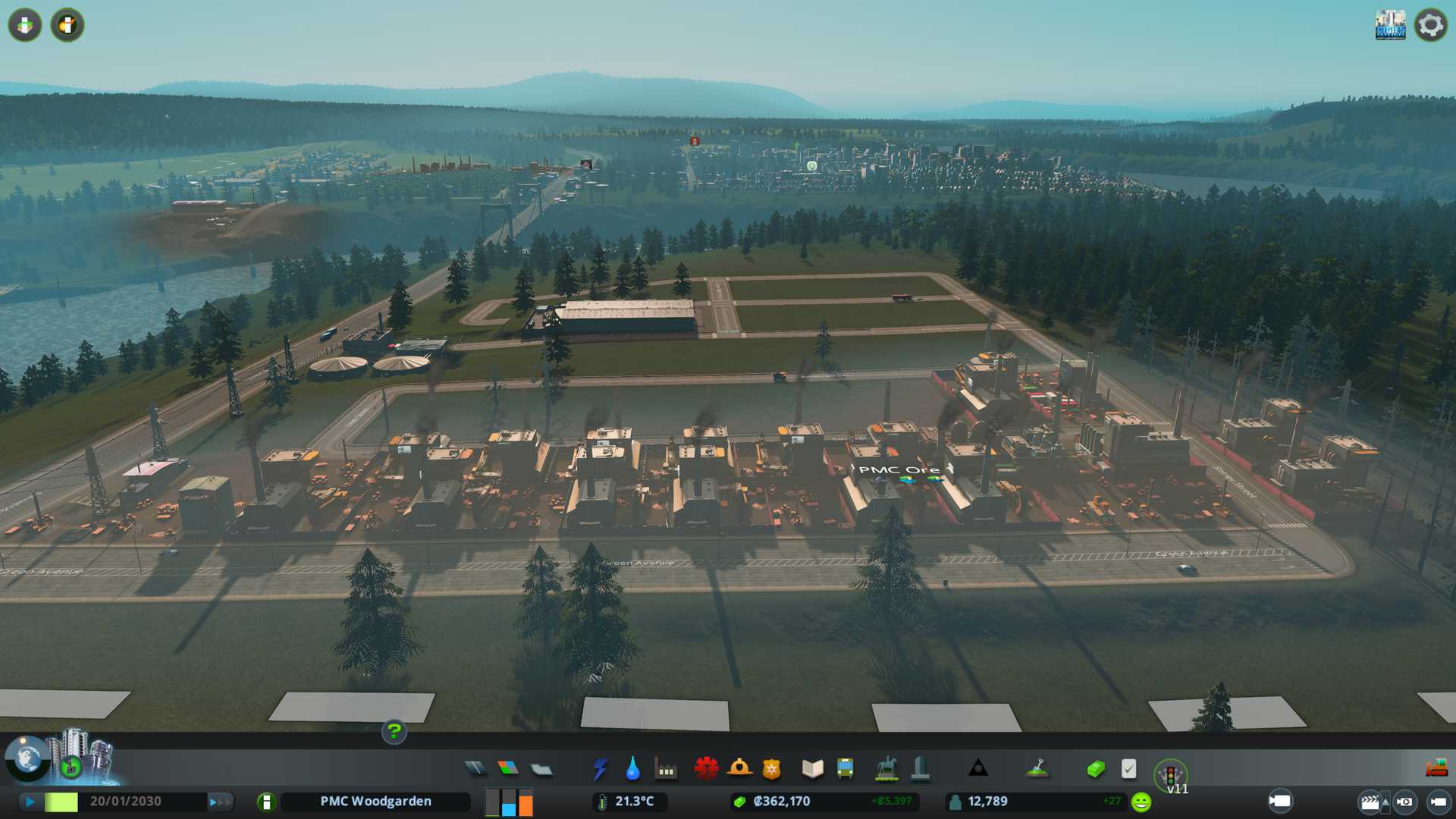Image resolution: width=1456 pixels, height=819 pixels.
Task: Open the Police badge menu
Action: tap(772, 769)
